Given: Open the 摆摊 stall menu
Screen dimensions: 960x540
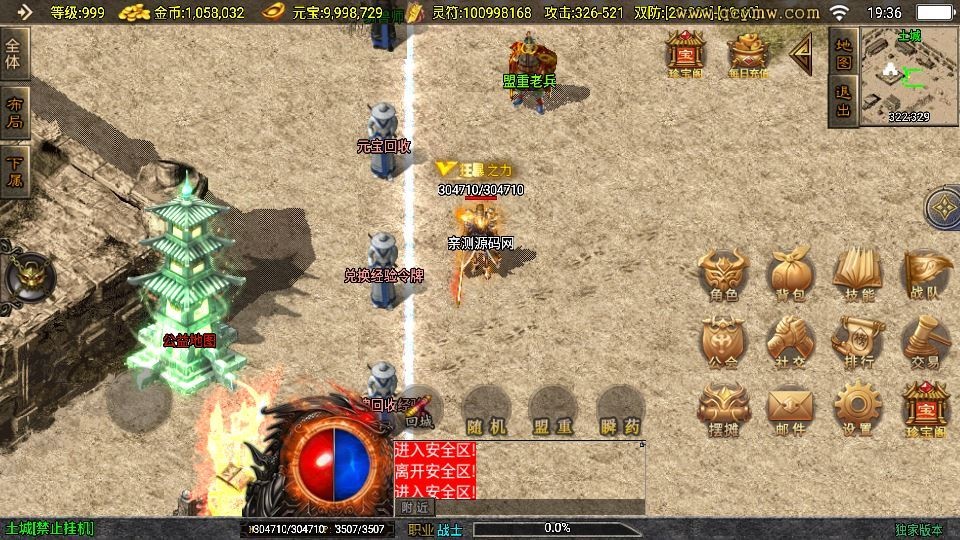Looking at the screenshot, I should 723,408.
